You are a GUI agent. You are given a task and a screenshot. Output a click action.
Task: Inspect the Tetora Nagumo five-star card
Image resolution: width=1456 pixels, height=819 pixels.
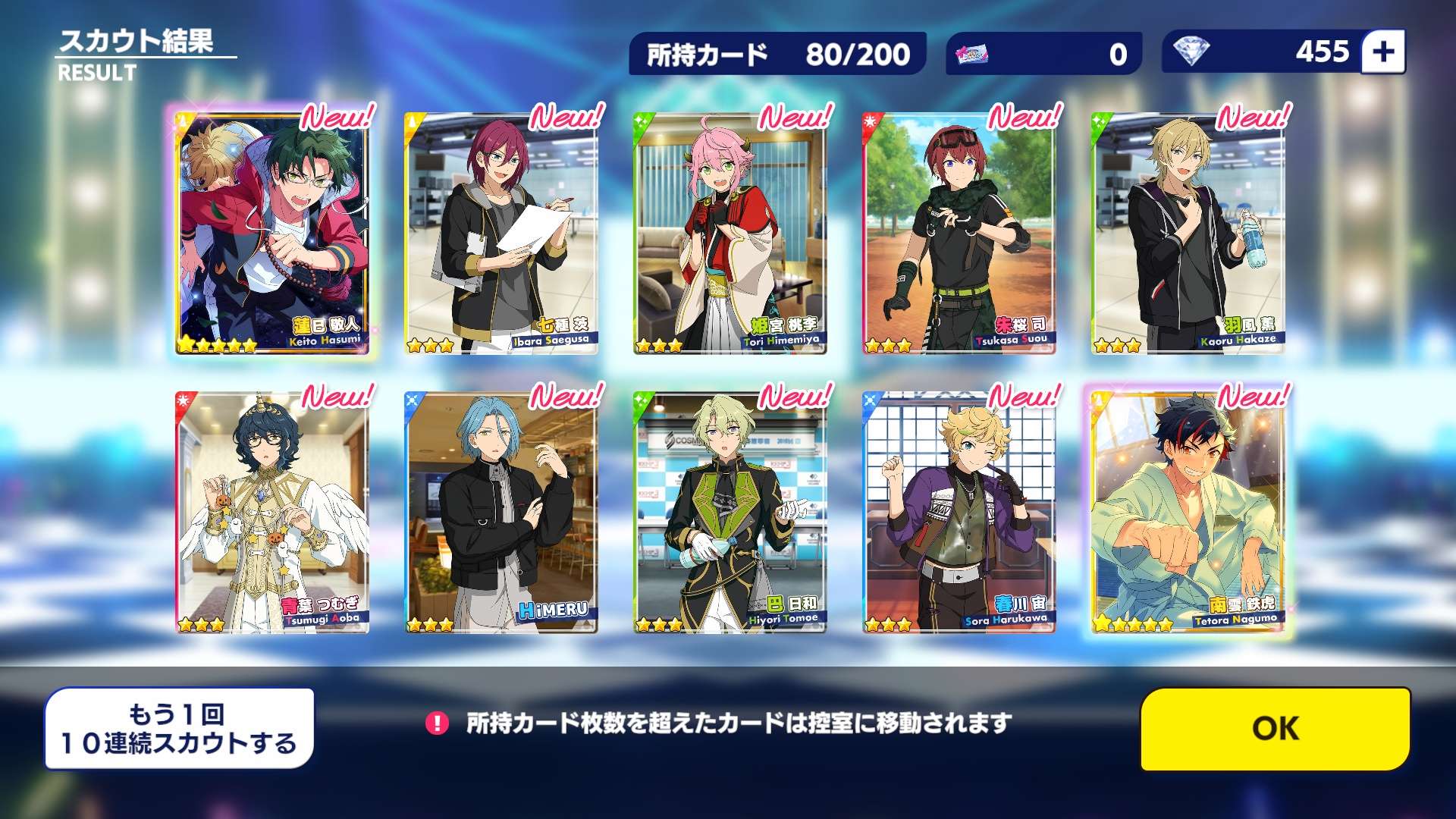[x=1188, y=513]
